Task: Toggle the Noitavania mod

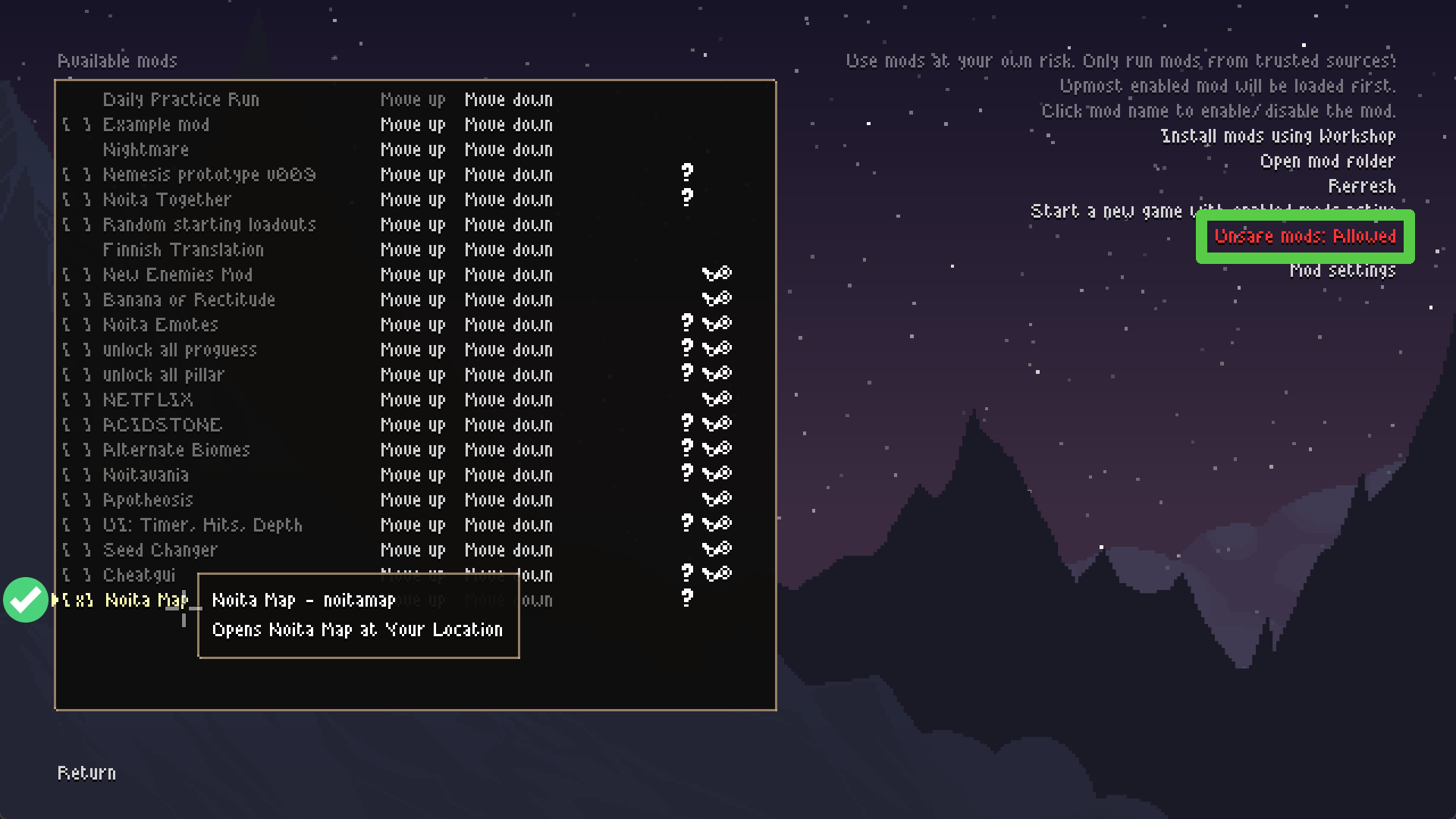Action: 146,475
